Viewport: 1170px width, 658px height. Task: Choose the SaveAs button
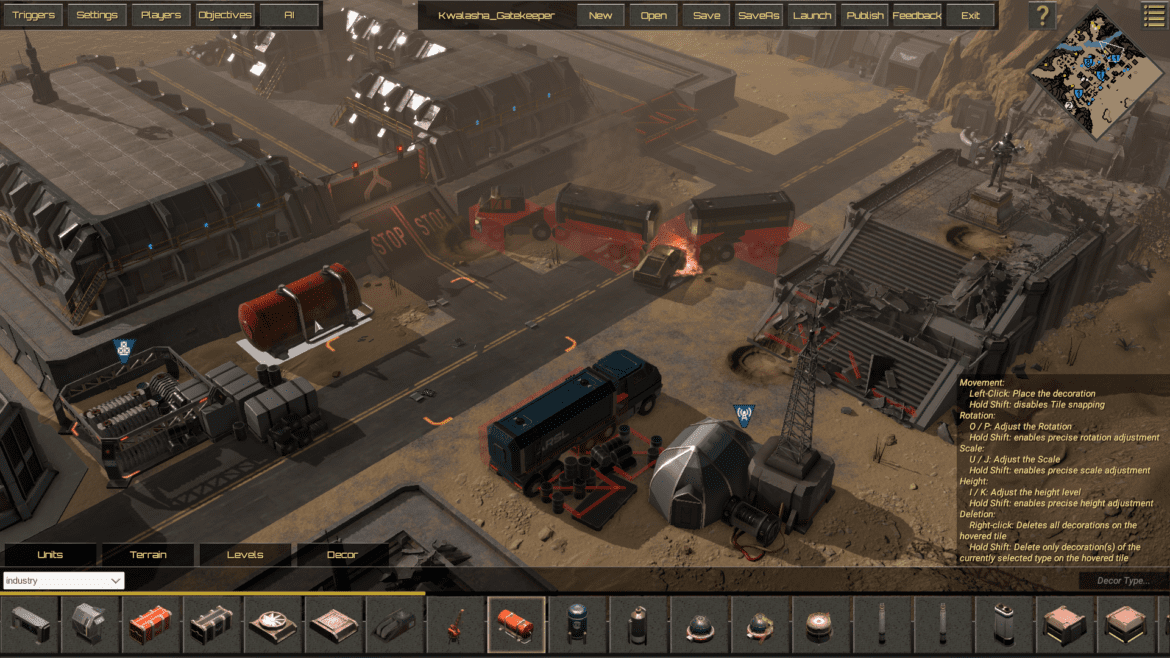759,15
